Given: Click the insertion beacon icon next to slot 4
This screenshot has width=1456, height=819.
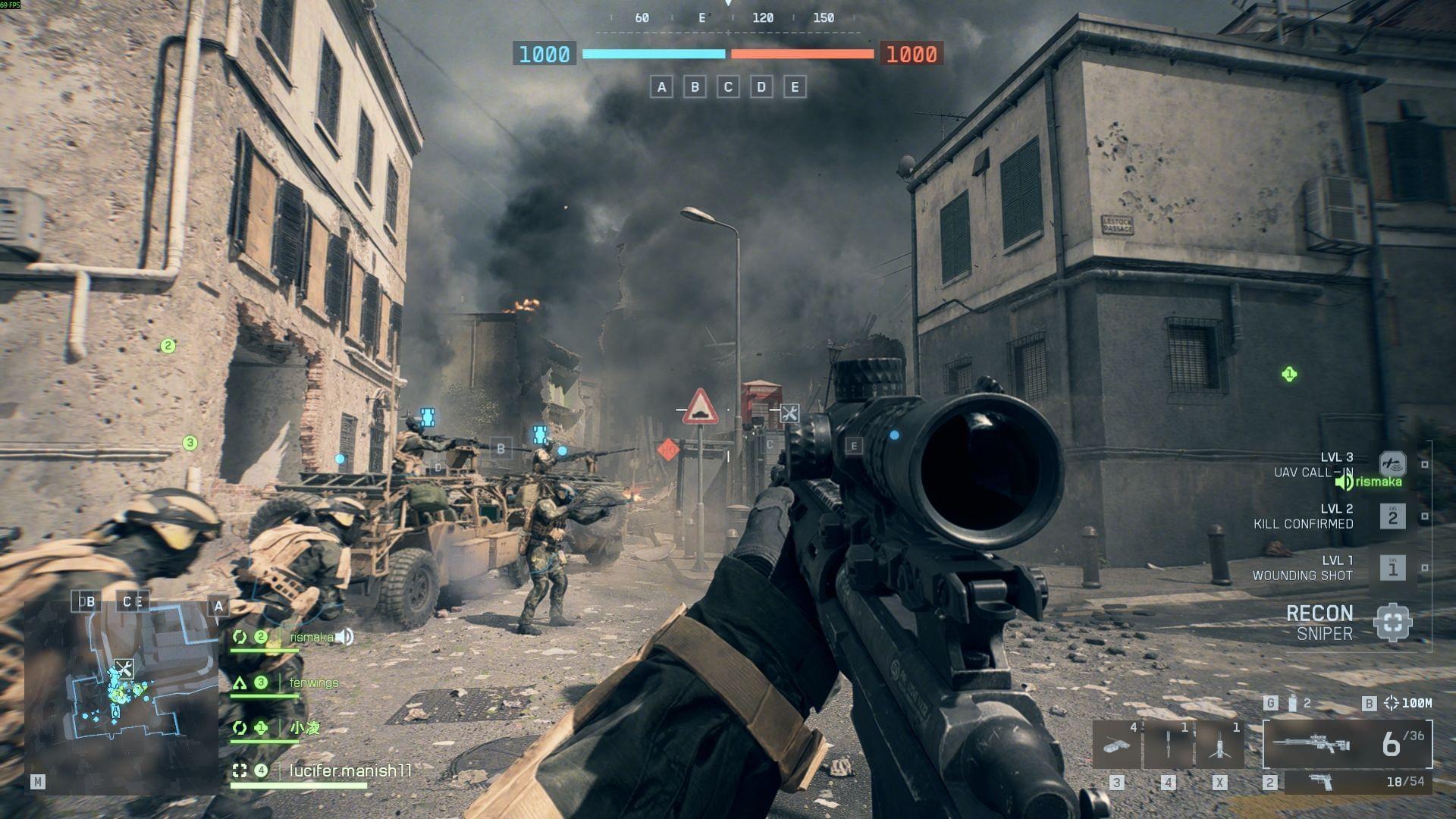Looking at the screenshot, I should pyautogui.click(x=1168, y=743).
